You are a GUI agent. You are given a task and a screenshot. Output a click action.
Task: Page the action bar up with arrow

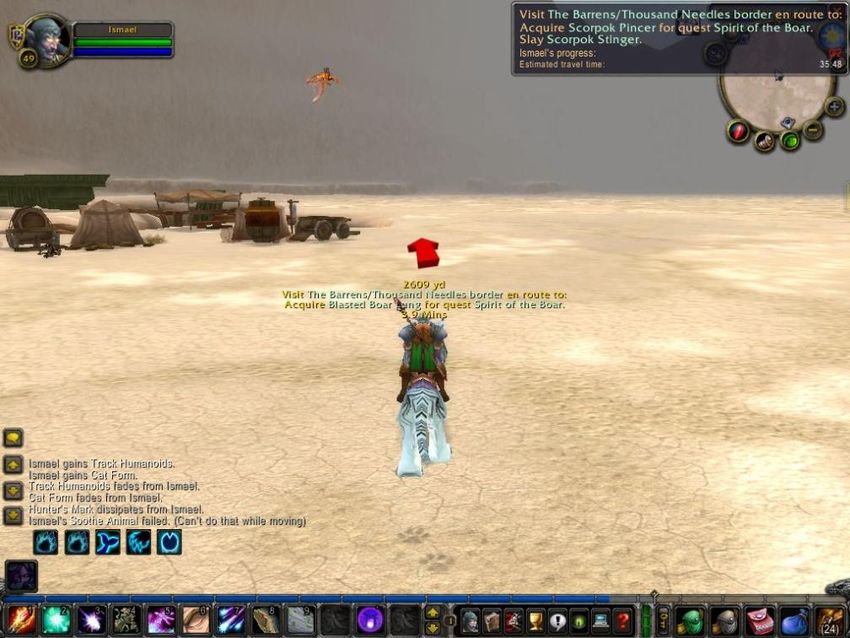pyautogui.click(x=432, y=611)
